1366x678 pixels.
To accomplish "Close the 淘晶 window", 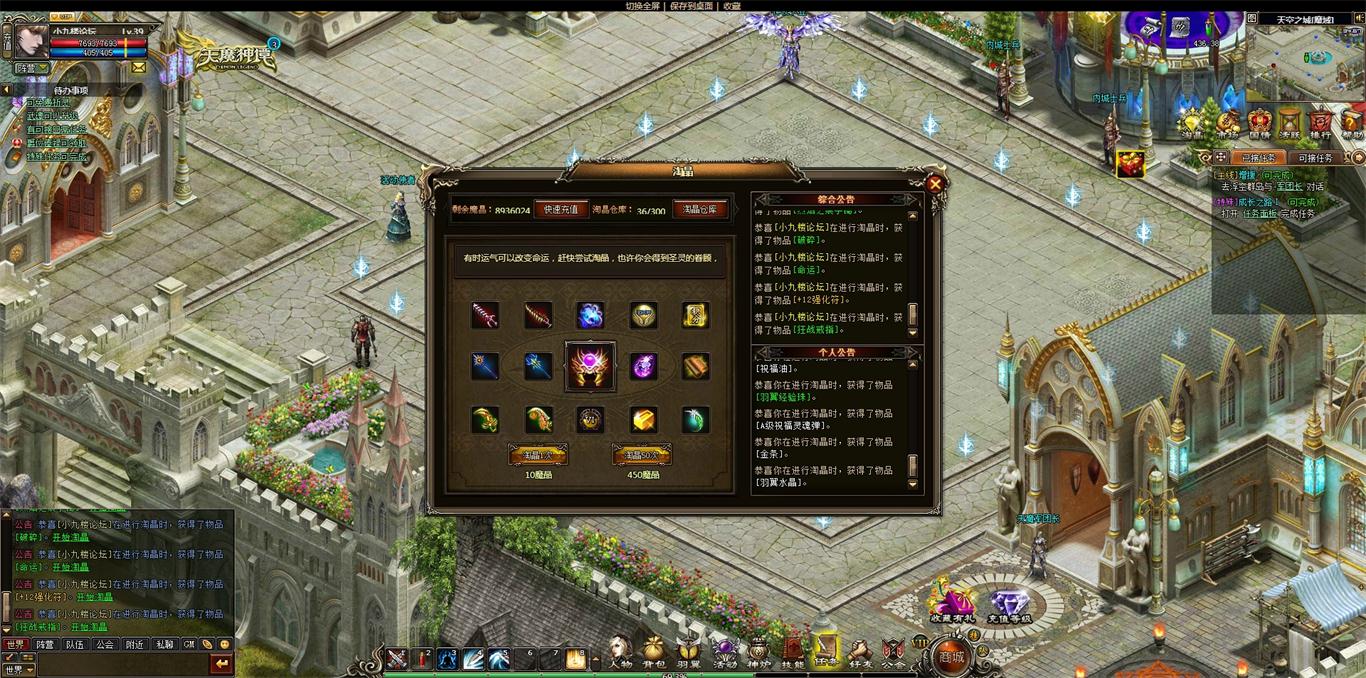I will (935, 184).
